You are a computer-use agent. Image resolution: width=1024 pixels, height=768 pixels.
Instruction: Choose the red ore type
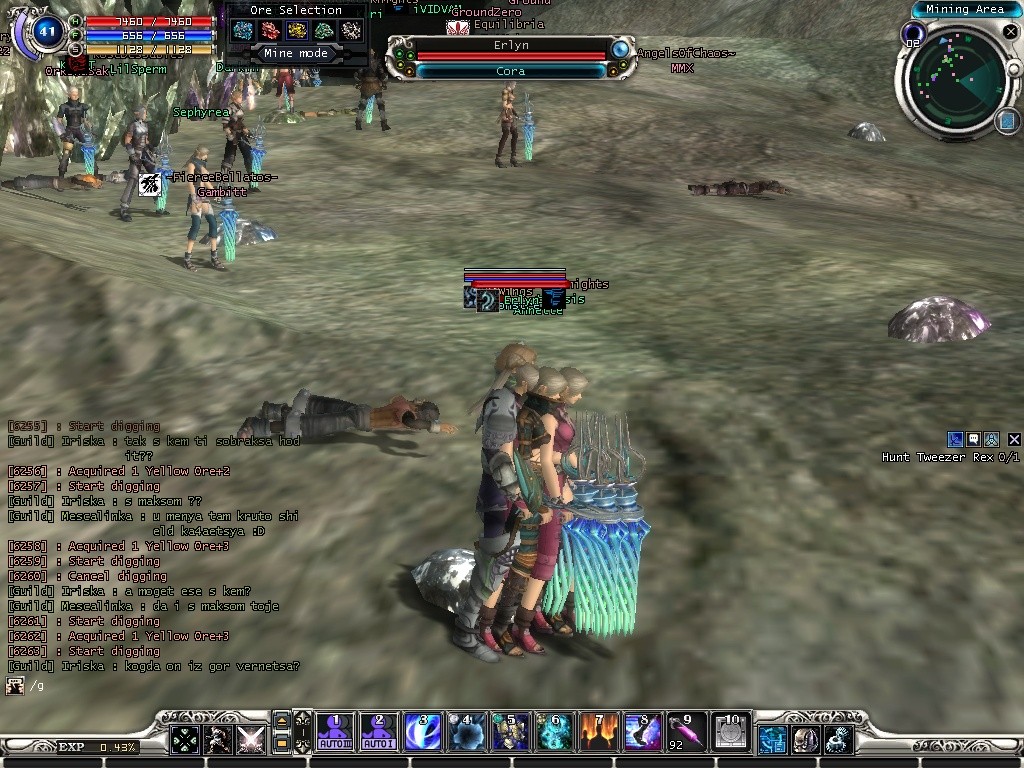pos(270,31)
